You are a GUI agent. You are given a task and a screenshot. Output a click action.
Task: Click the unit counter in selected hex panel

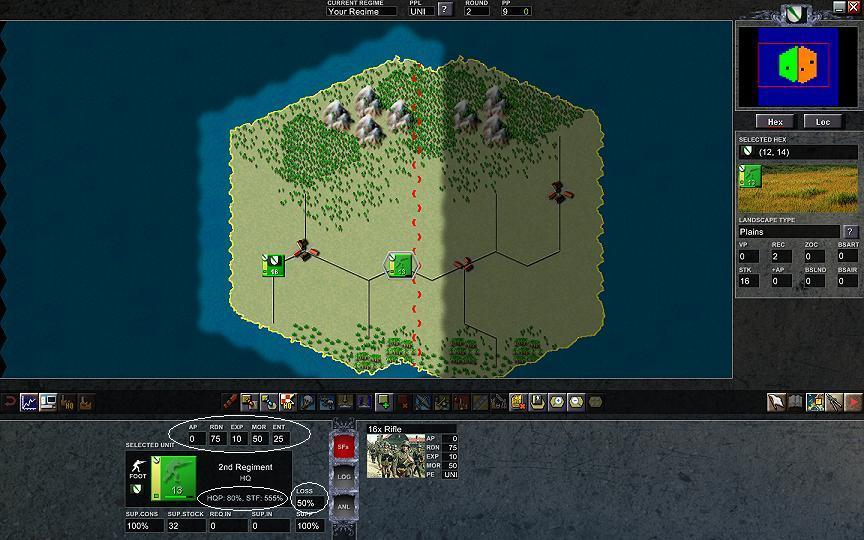750,177
